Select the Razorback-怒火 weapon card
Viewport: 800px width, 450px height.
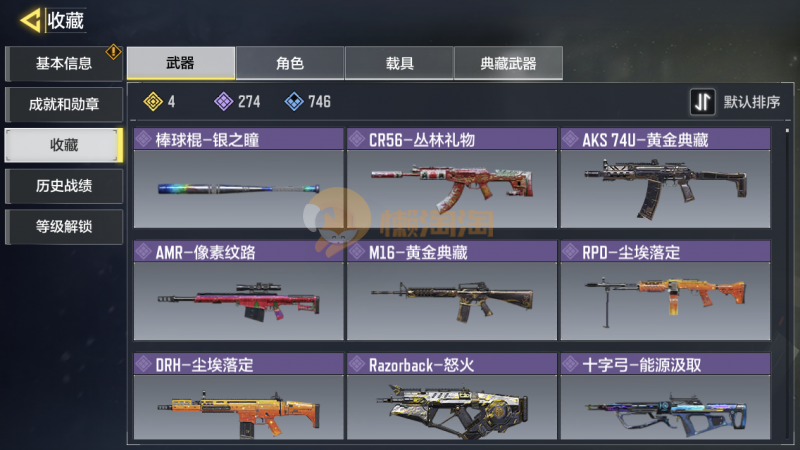(x=451, y=398)
